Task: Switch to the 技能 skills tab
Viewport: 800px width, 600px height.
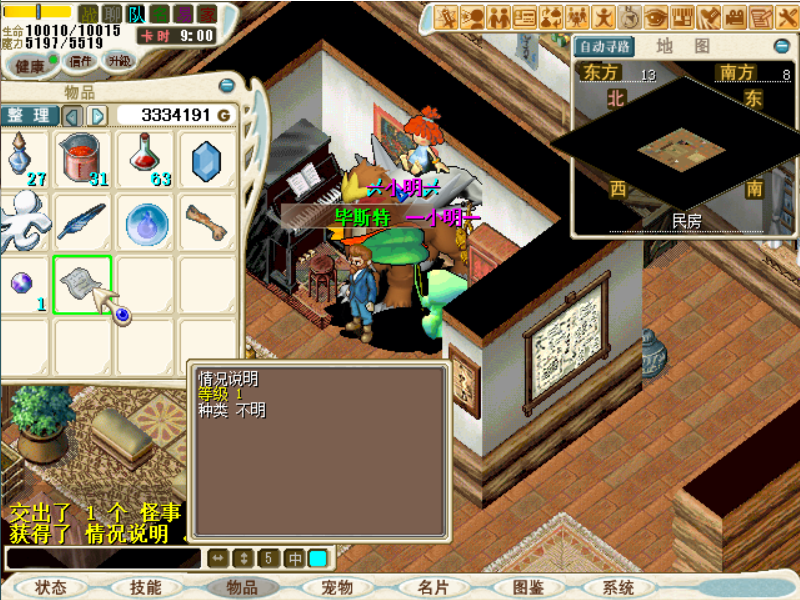Action: (145, 588)
